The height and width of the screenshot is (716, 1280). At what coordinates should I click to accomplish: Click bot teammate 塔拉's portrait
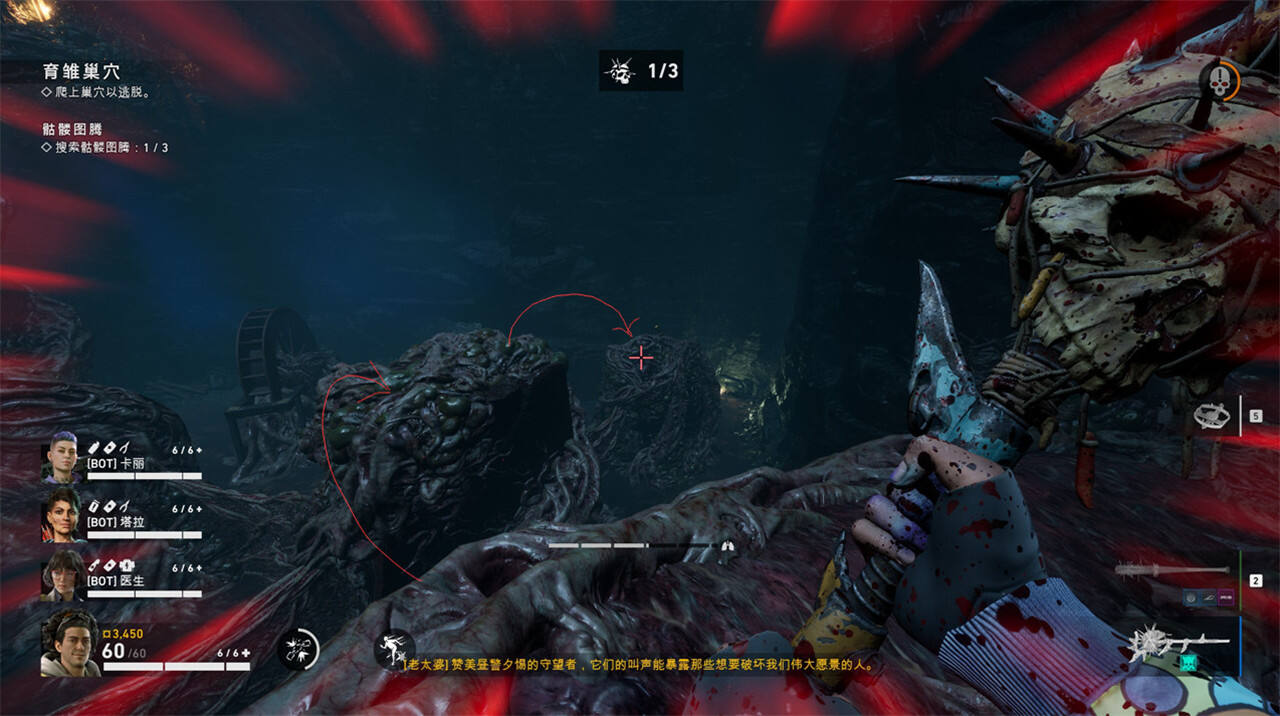click(61, 515)
